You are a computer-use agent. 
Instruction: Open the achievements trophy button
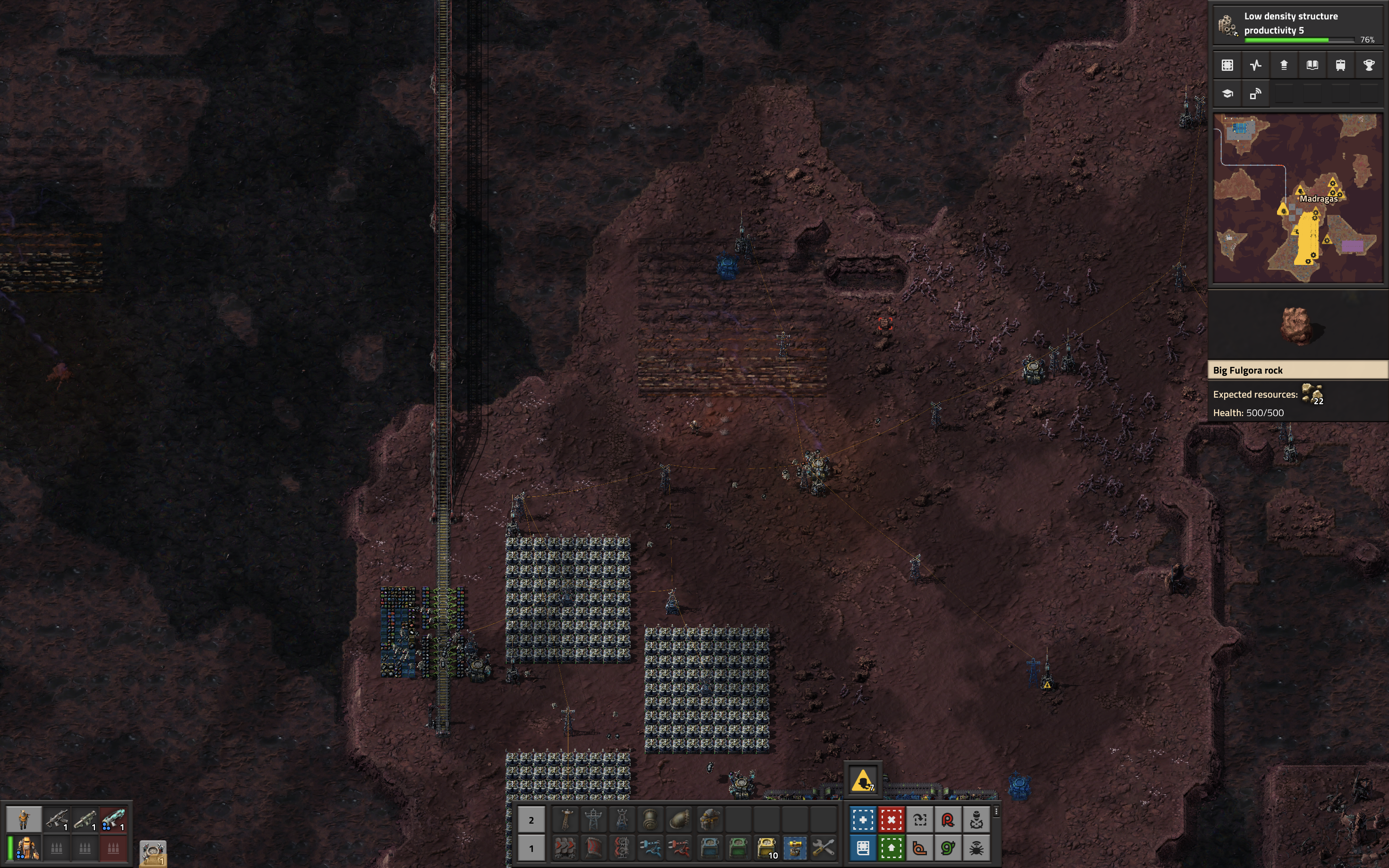pyautogui.click(x=1368, y=66)
